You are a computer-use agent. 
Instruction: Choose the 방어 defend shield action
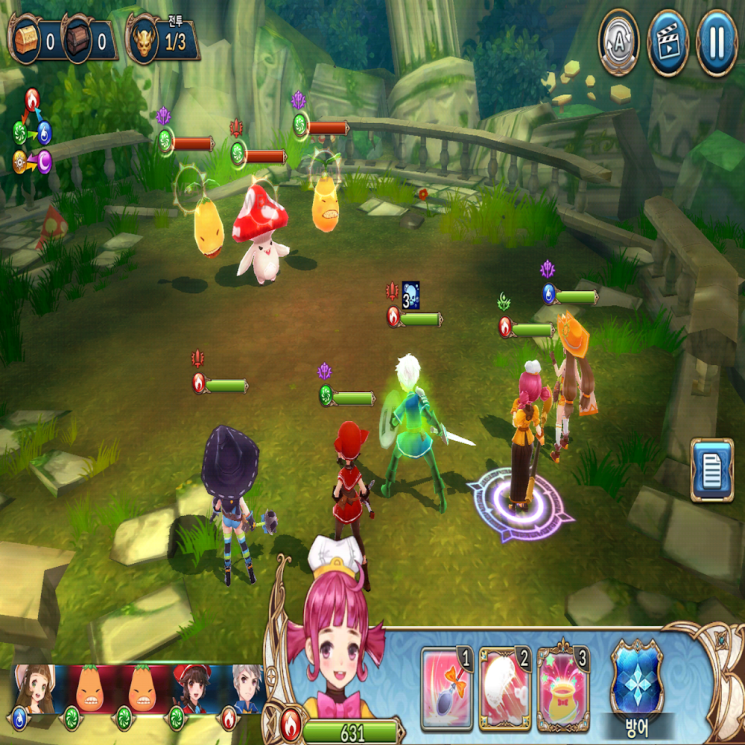[639, 678]
